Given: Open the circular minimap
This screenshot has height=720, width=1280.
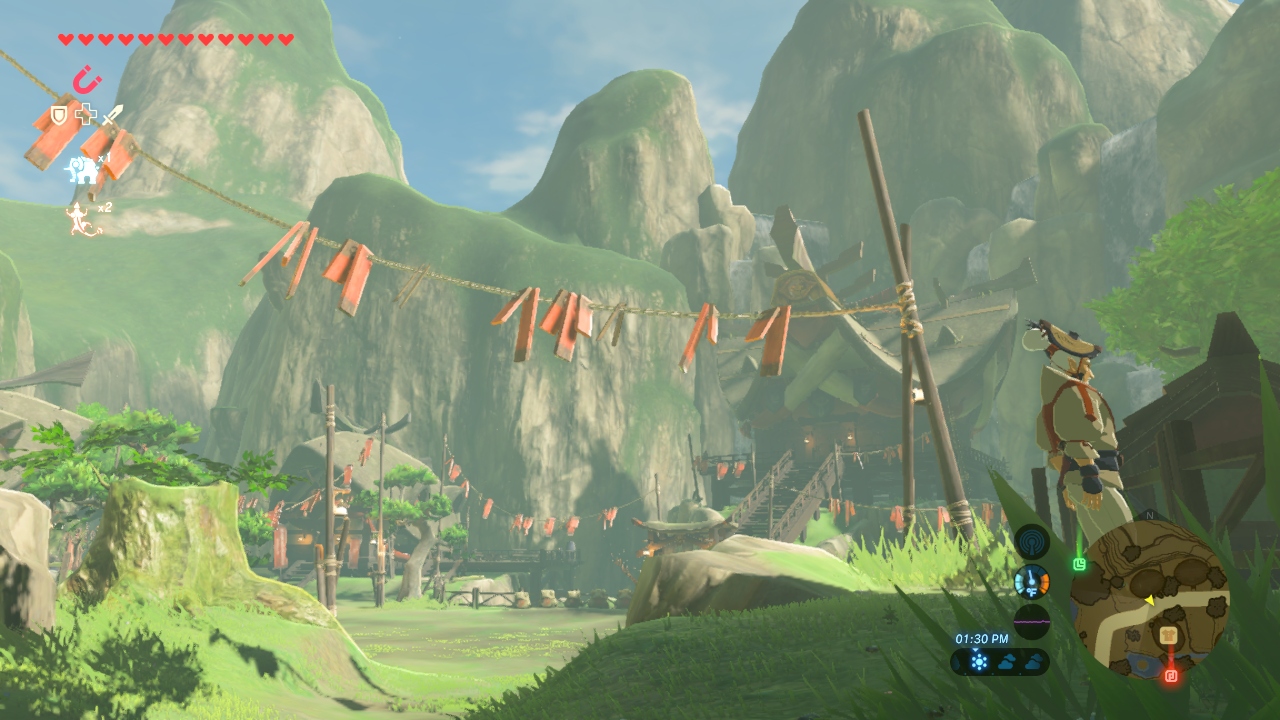Looking at the screenshot, I should (x=1150, y=600).
